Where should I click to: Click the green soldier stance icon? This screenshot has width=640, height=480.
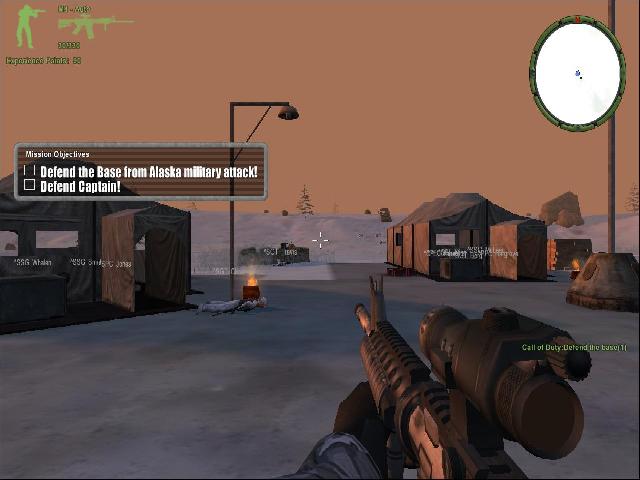25,26
